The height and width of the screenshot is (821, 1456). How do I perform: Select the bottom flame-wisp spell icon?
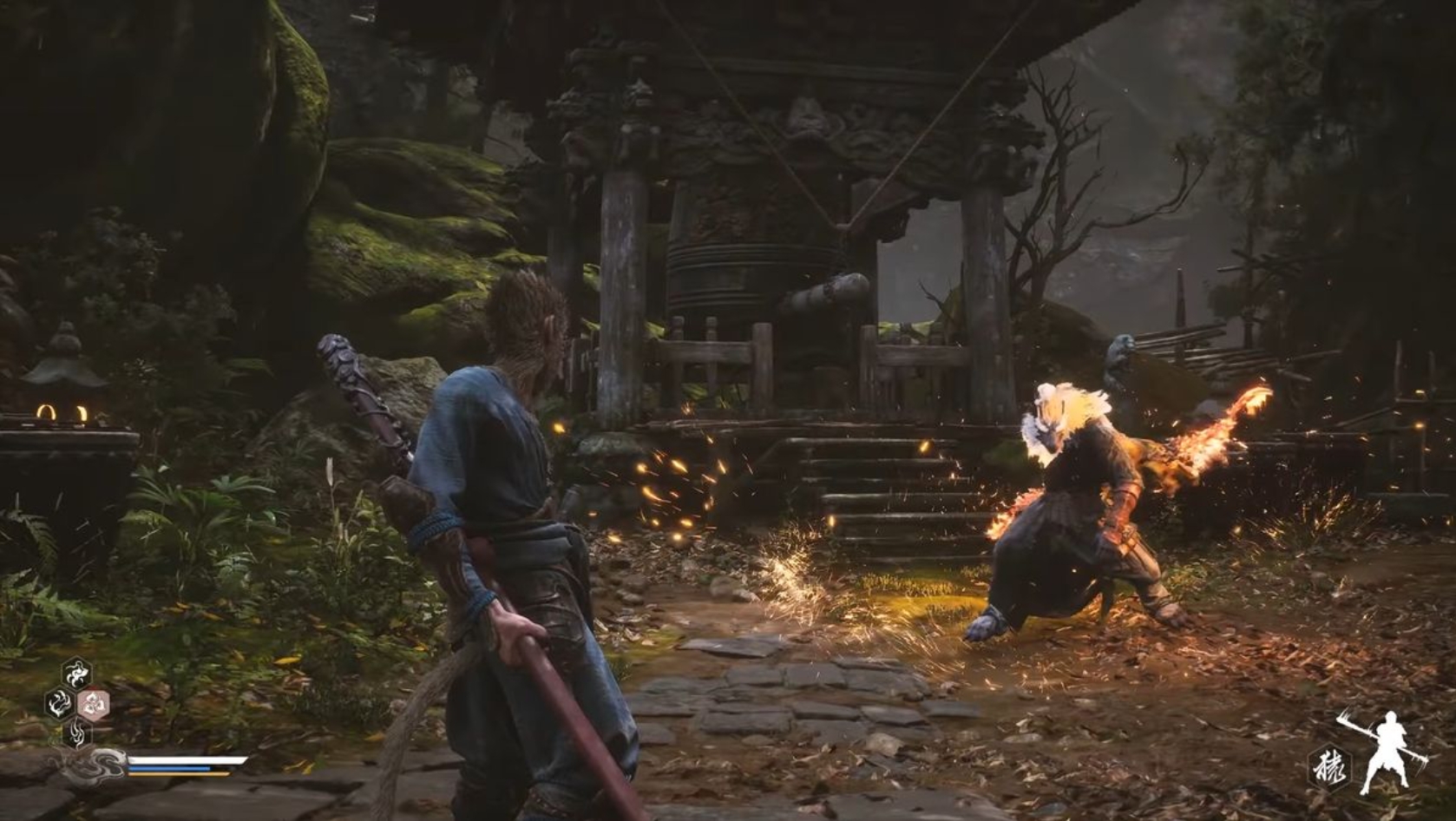[77, 733]
